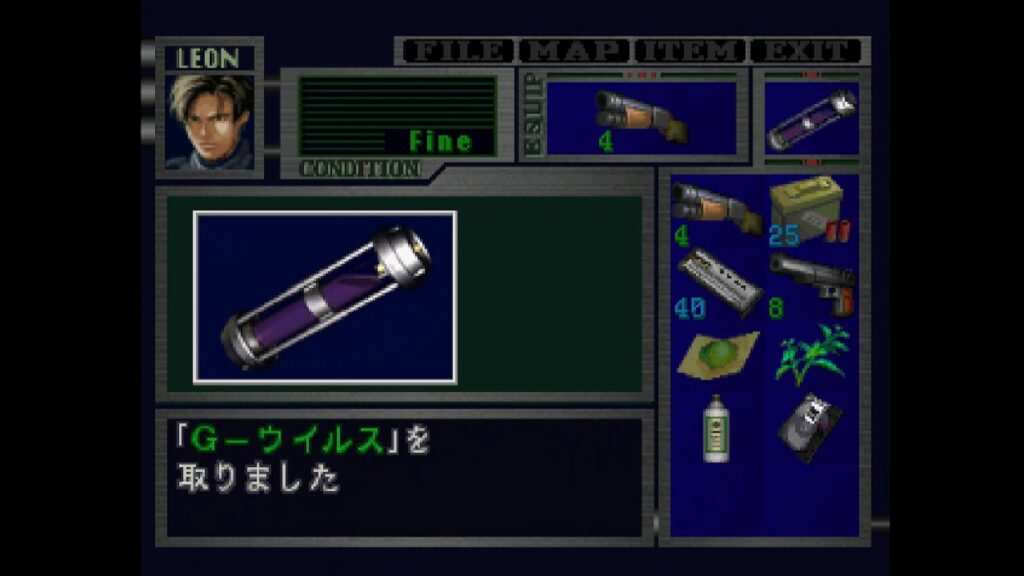This screenshot has width=1024, height=576.
Task: Click the ink ribbon item
Action: pyautogui.click(x=808, y=427)
